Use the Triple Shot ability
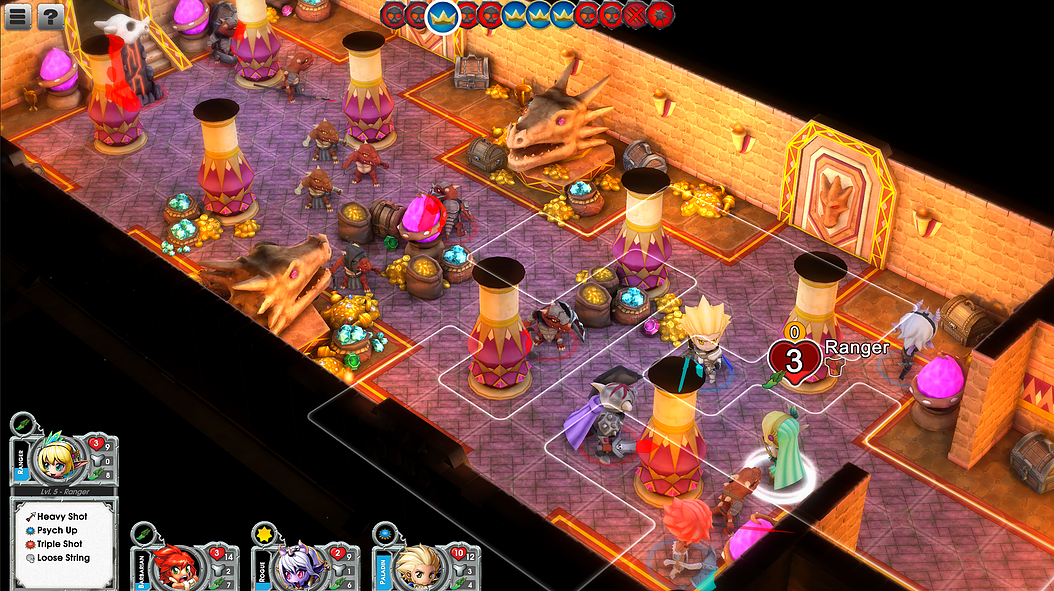Image resolution: width=1054 pixels, height=591 pixels. [61, 544]
